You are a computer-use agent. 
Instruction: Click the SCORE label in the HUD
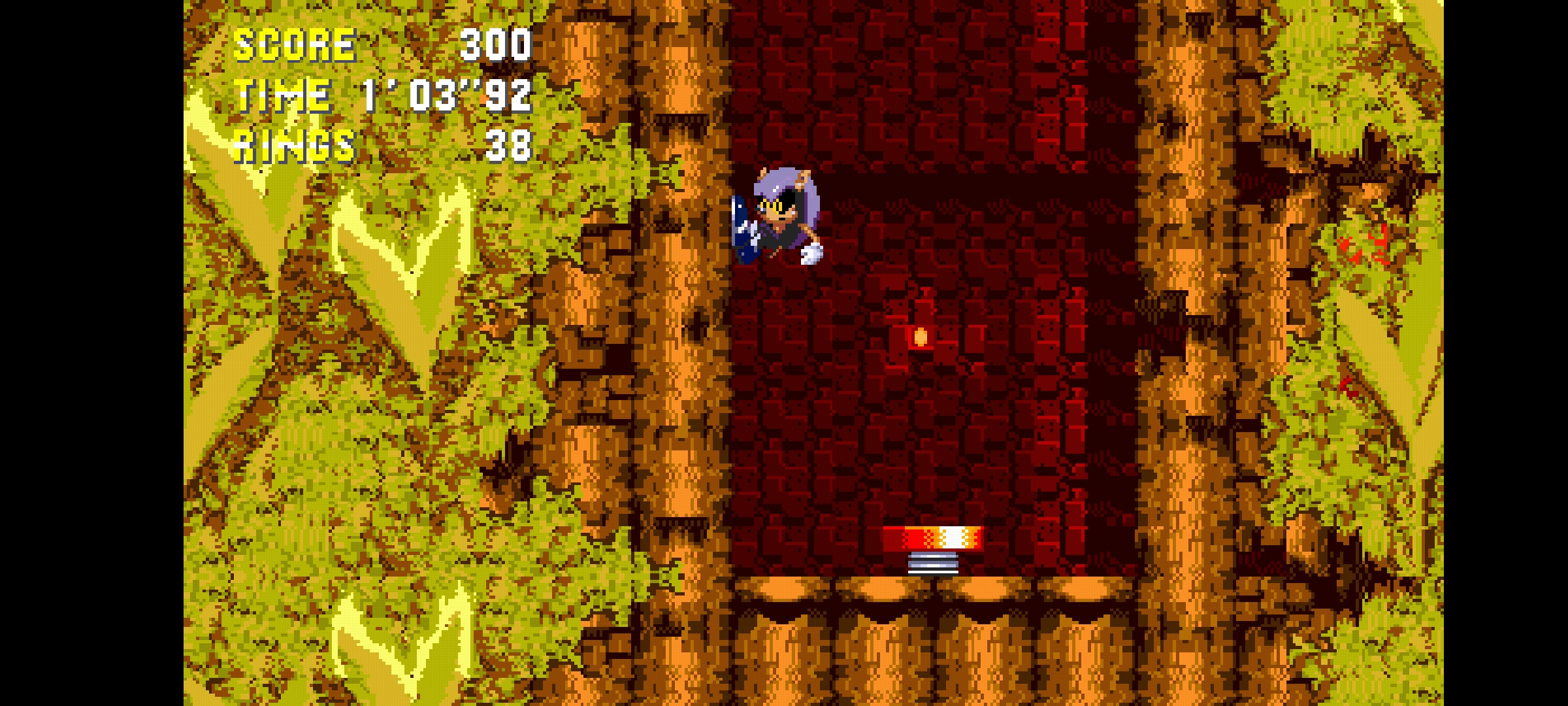[x=294, y=44]
